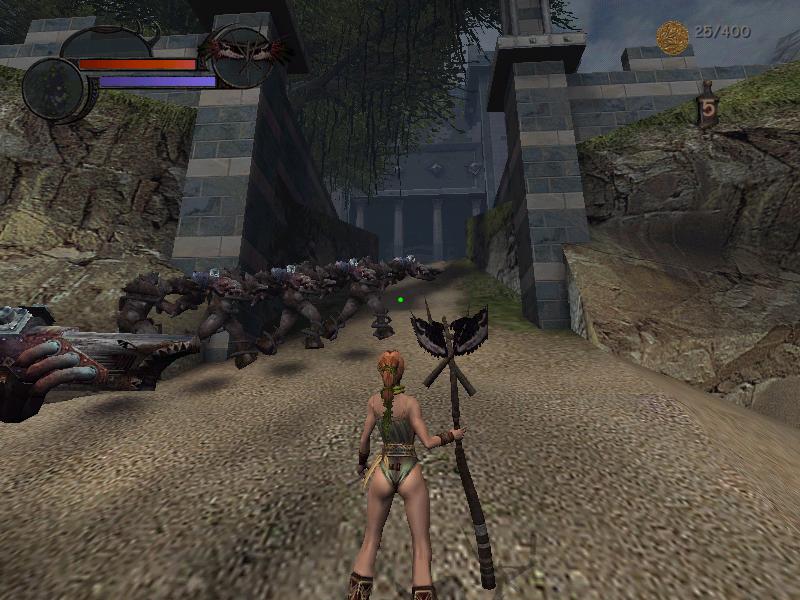Screen dimensions: 800x600
Task: Select the winged emblem weapon icon
Action: [x=243, y=54]
